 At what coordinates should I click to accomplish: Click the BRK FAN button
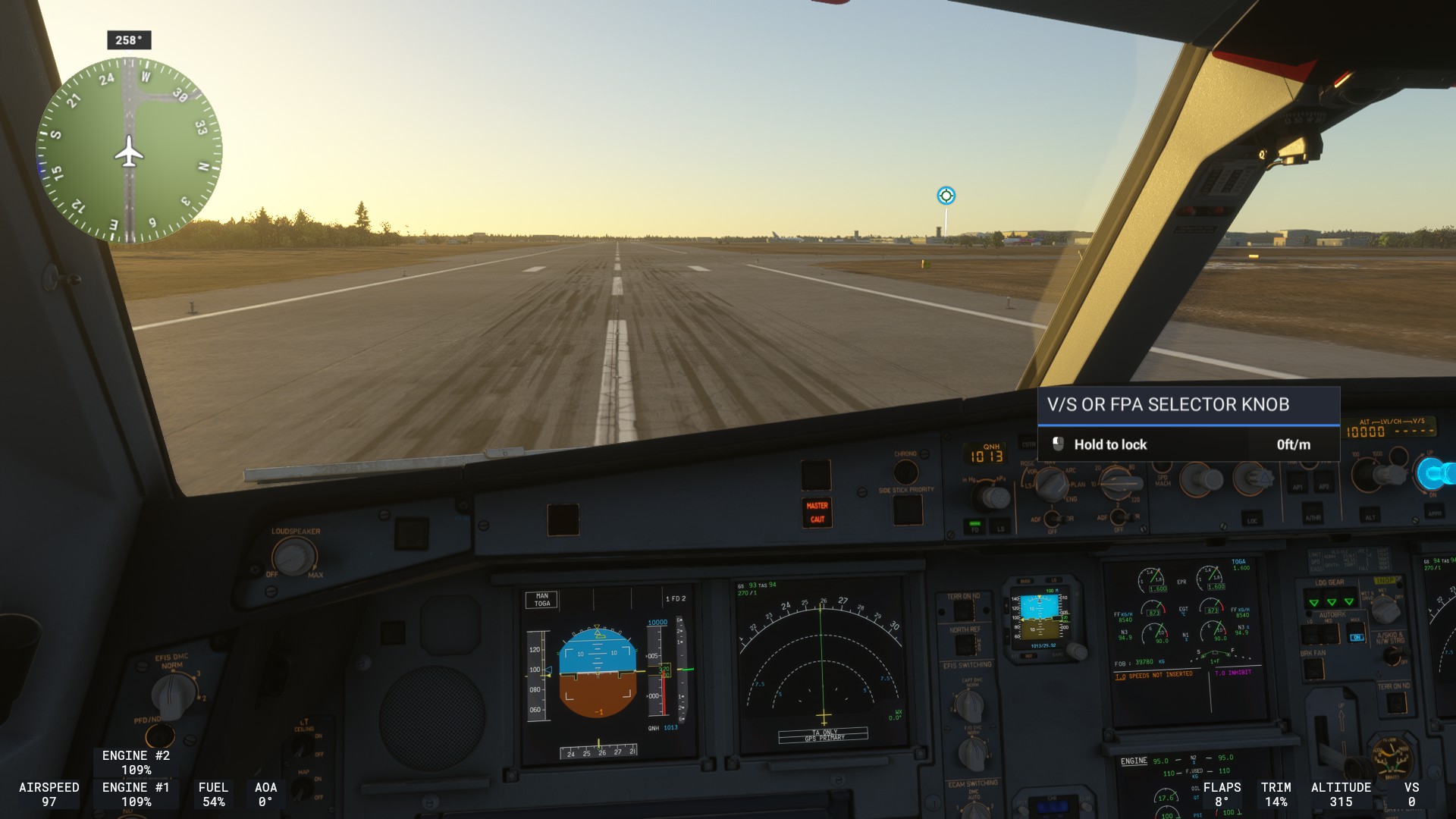[x=1313, y=669]
